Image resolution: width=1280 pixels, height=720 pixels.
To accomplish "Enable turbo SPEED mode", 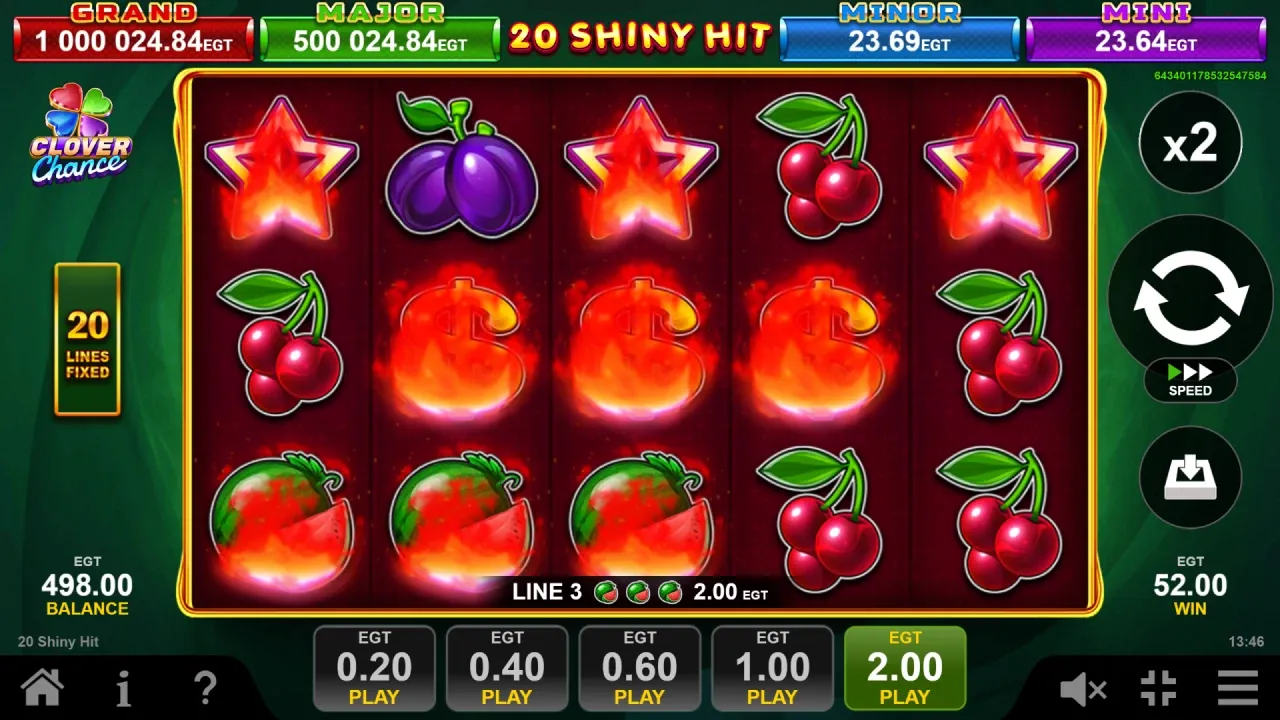I will click(x=1190, y=381).
